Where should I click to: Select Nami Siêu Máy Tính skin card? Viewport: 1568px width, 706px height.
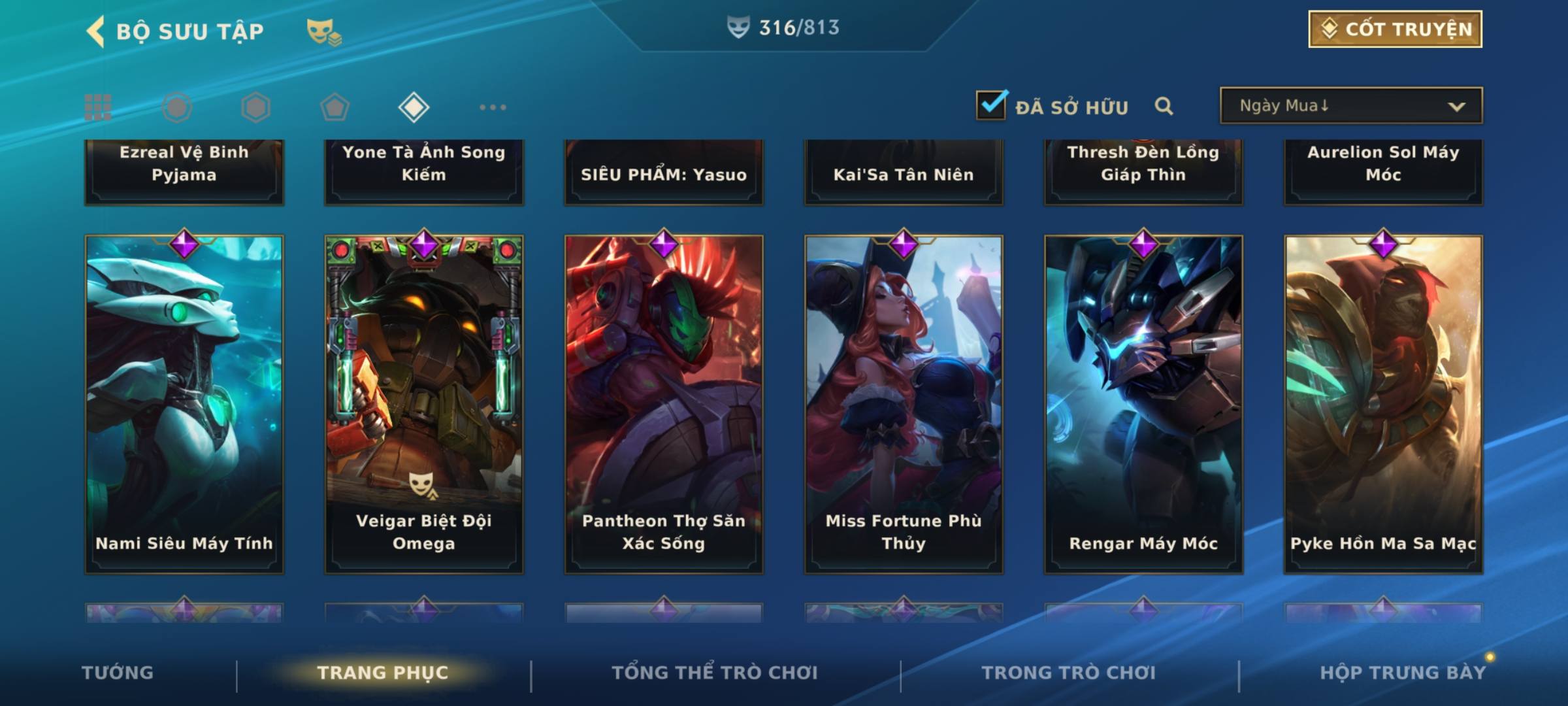[184, 404]
